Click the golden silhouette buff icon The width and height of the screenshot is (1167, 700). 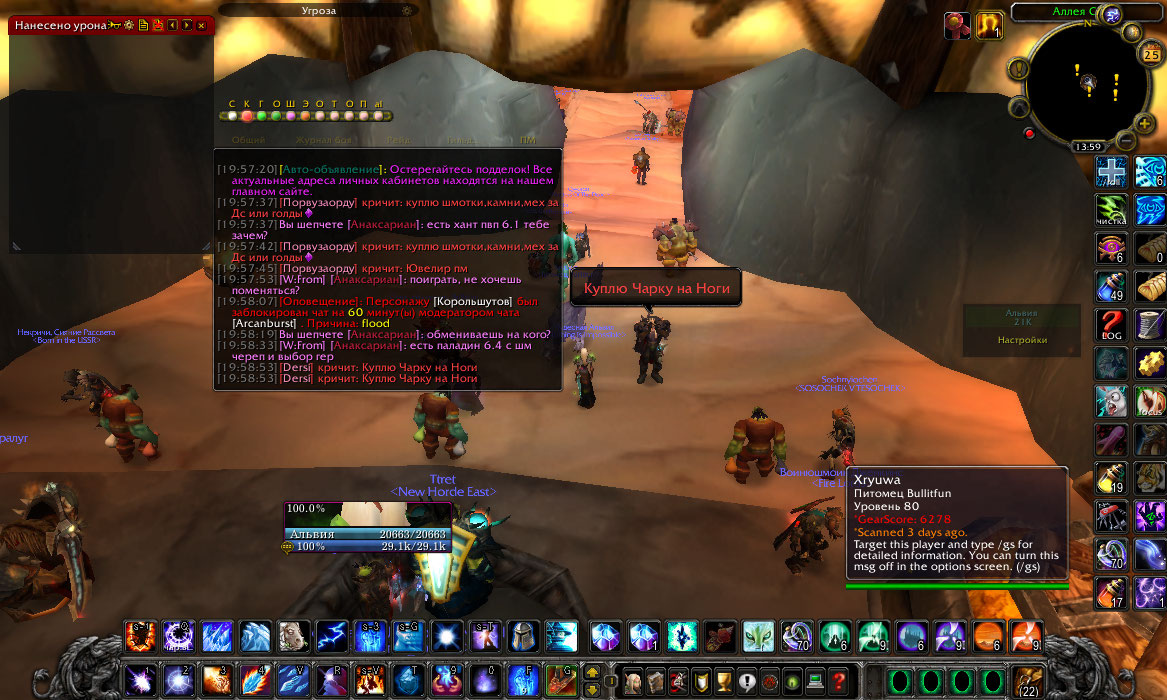(989, 25)
